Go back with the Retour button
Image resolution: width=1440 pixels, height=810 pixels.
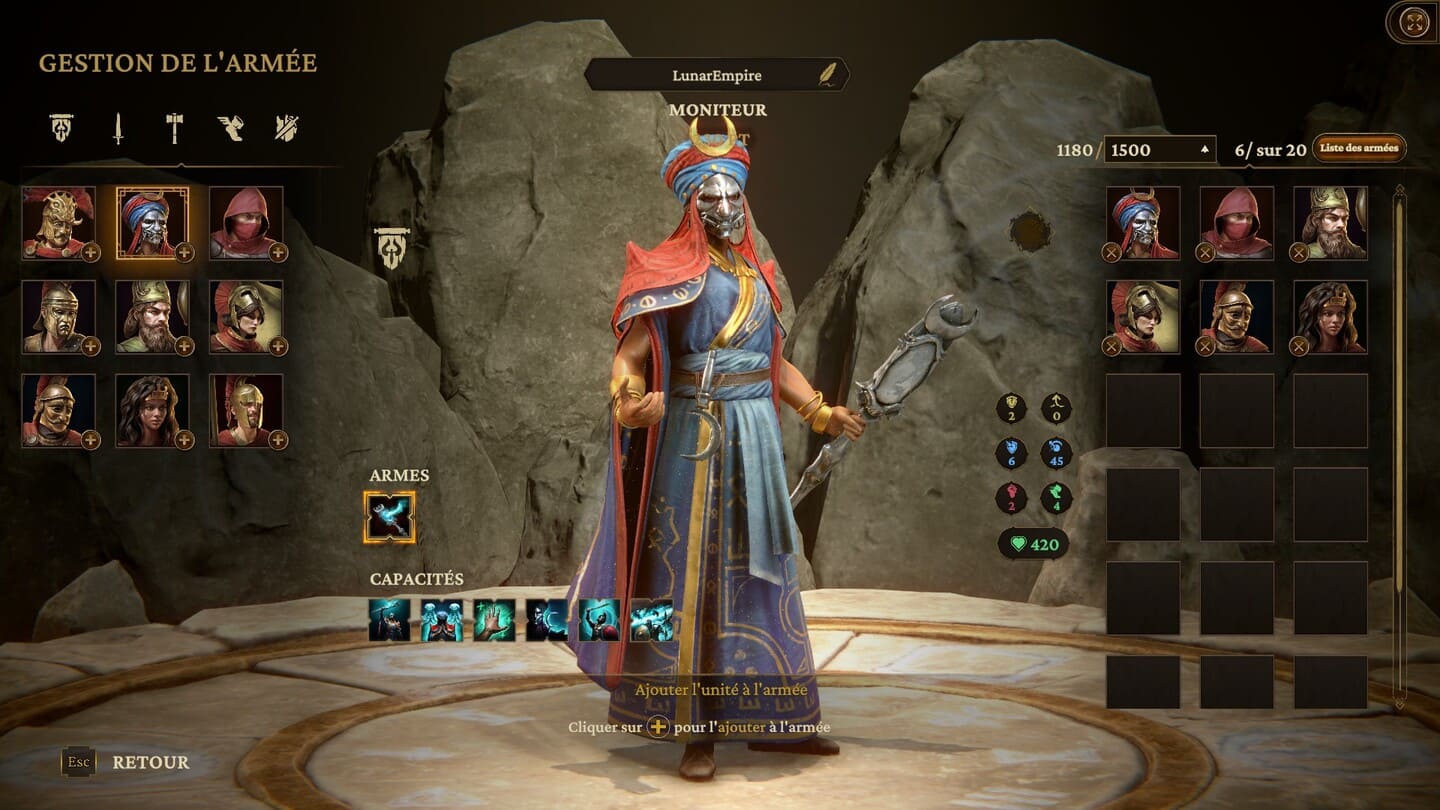click(149, 762)
